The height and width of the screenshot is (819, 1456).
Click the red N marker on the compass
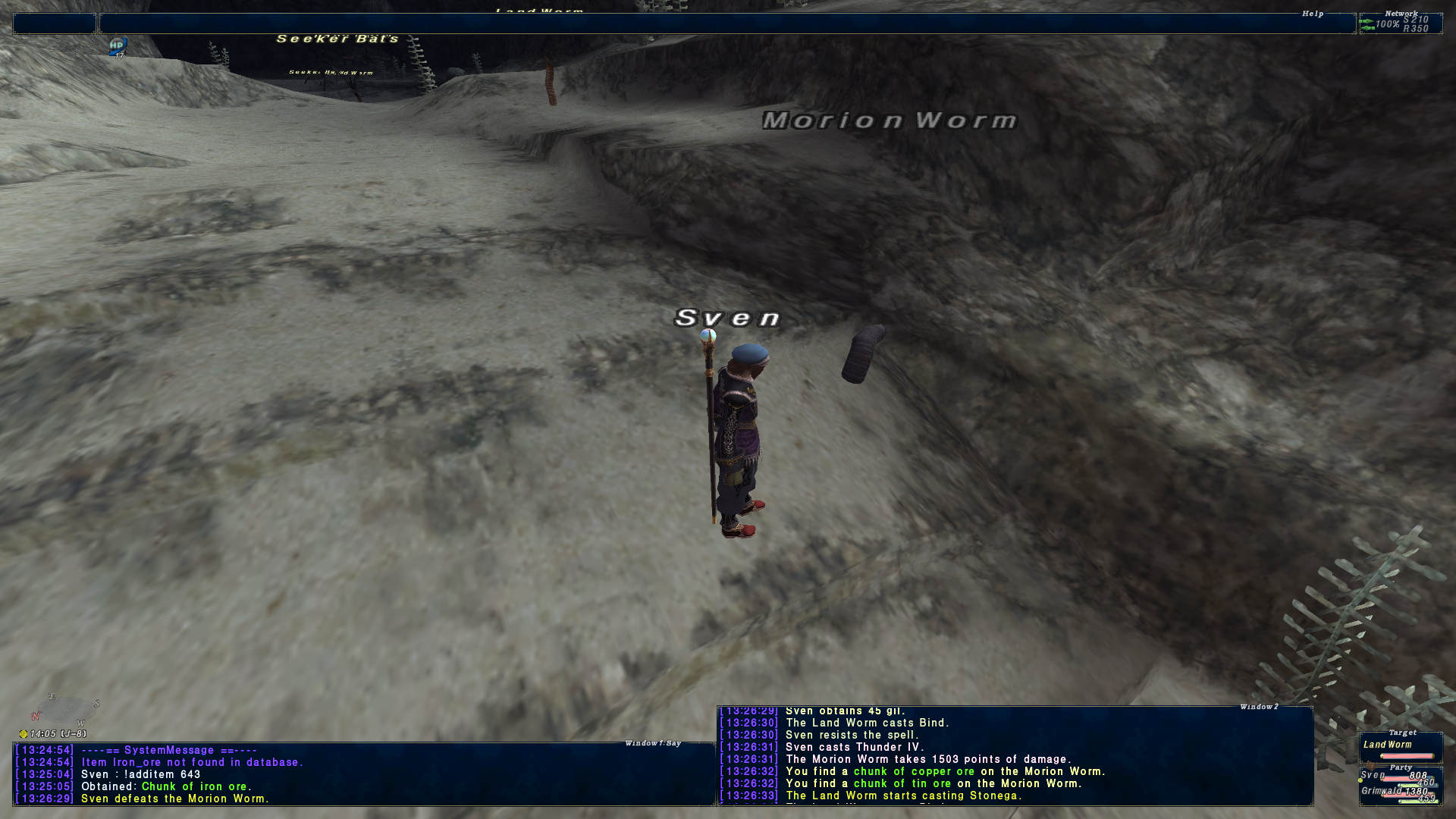(x=36, y=716)
